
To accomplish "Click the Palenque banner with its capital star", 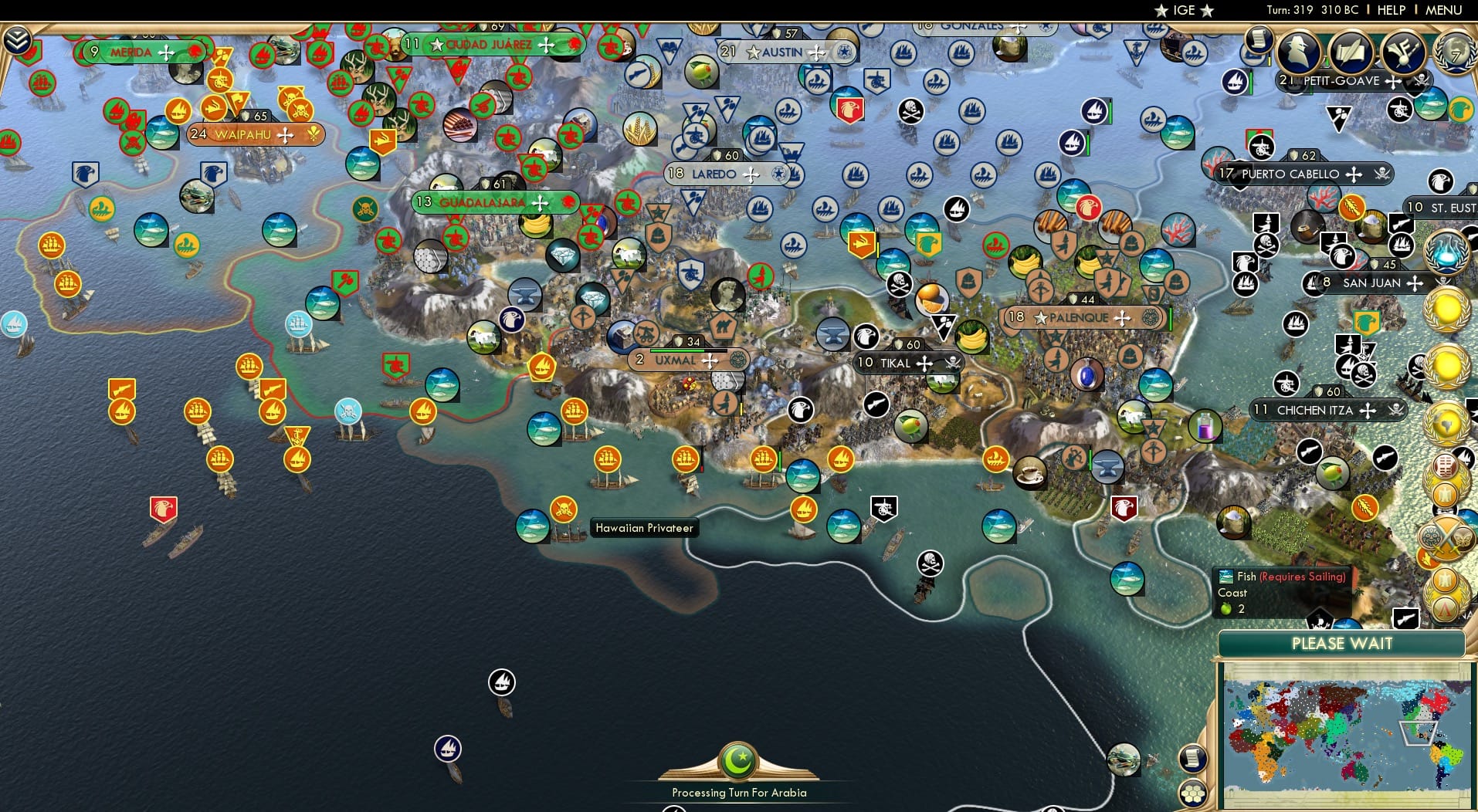I will pos(1081,317).
